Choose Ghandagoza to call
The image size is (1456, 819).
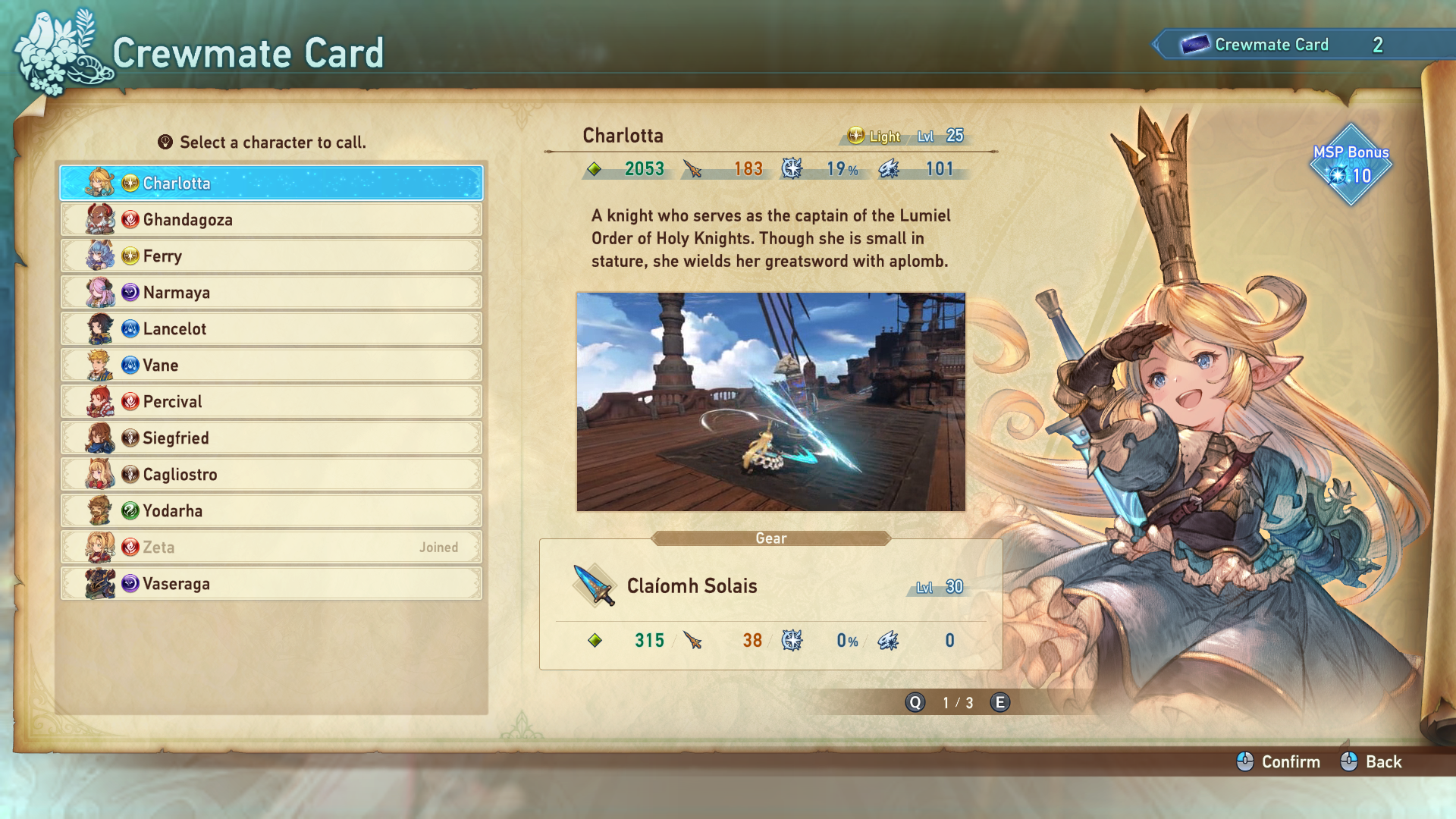point(271,220)
